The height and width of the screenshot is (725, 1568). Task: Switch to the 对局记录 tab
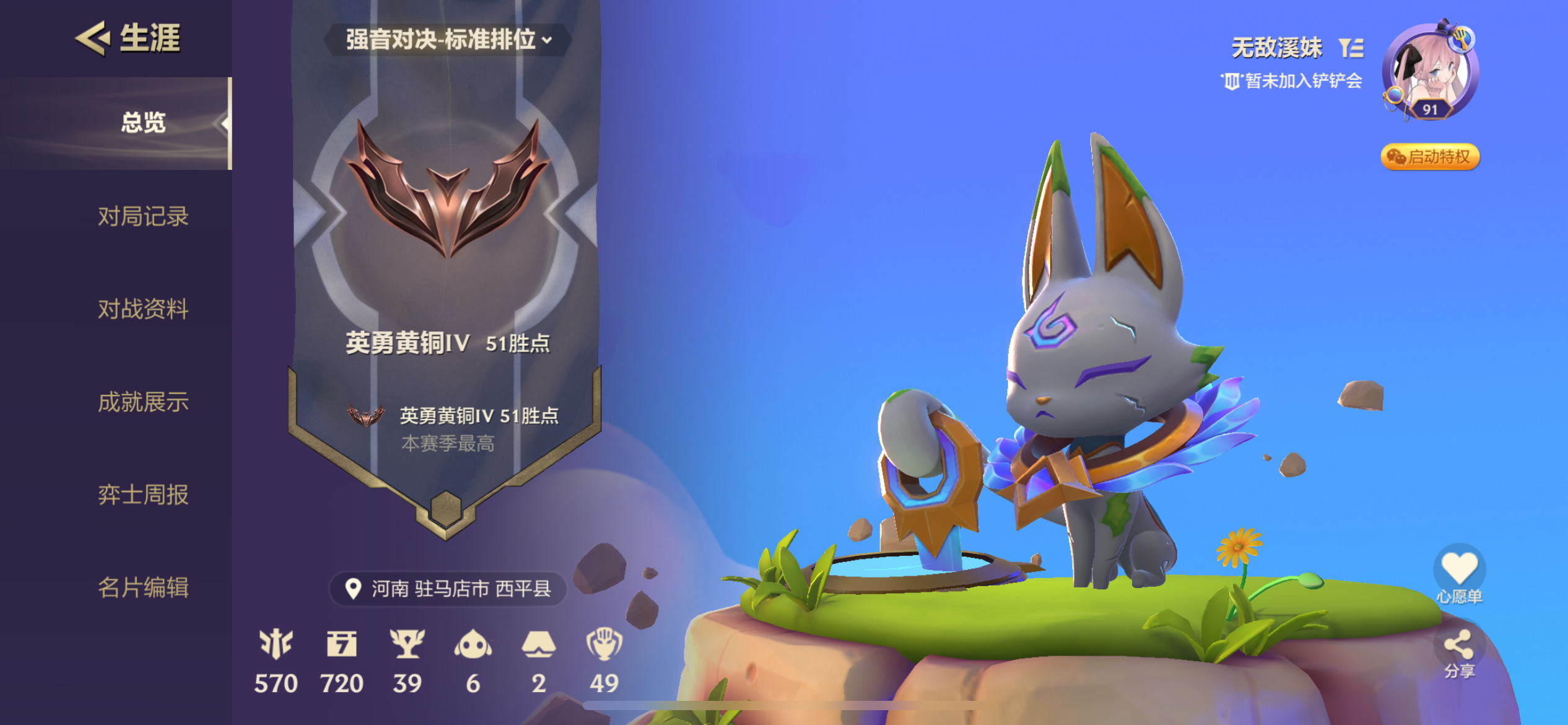click(142, 217)
